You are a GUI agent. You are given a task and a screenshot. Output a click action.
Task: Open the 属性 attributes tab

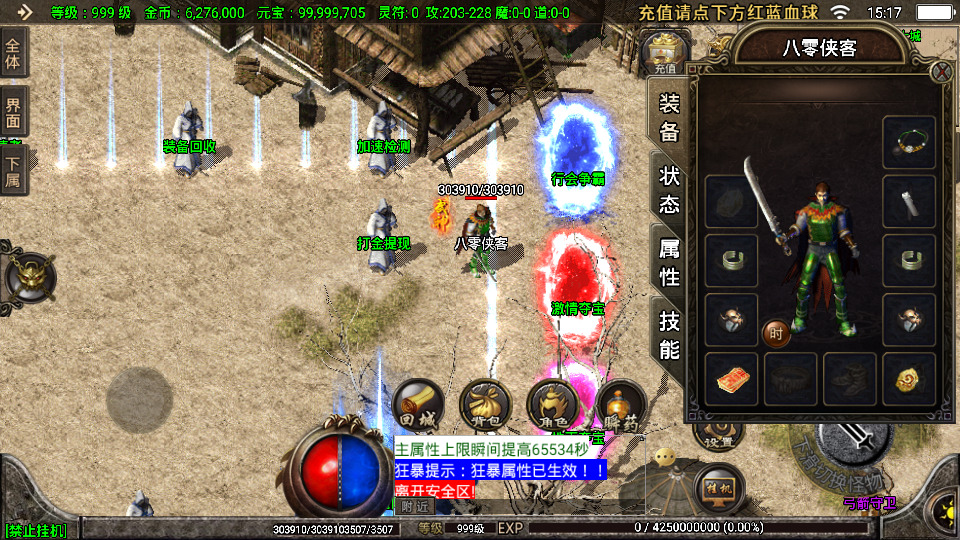pyautogui.click(x=669, y=262)
